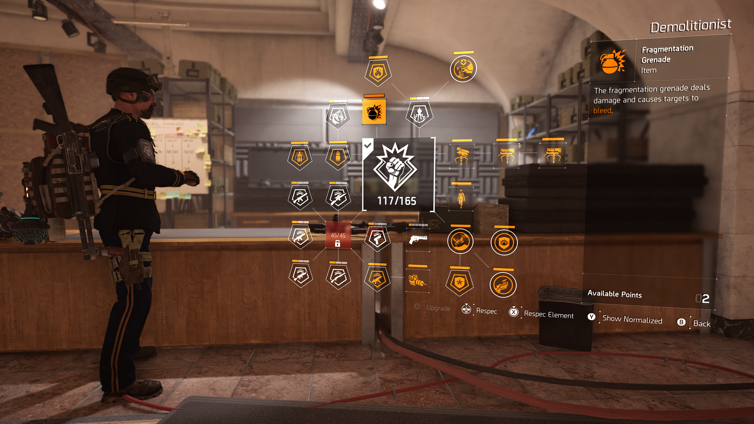The height and width of the screenshot is (424, 754).
Task: Select the flame shield skill node
Action: pos(378,72)
